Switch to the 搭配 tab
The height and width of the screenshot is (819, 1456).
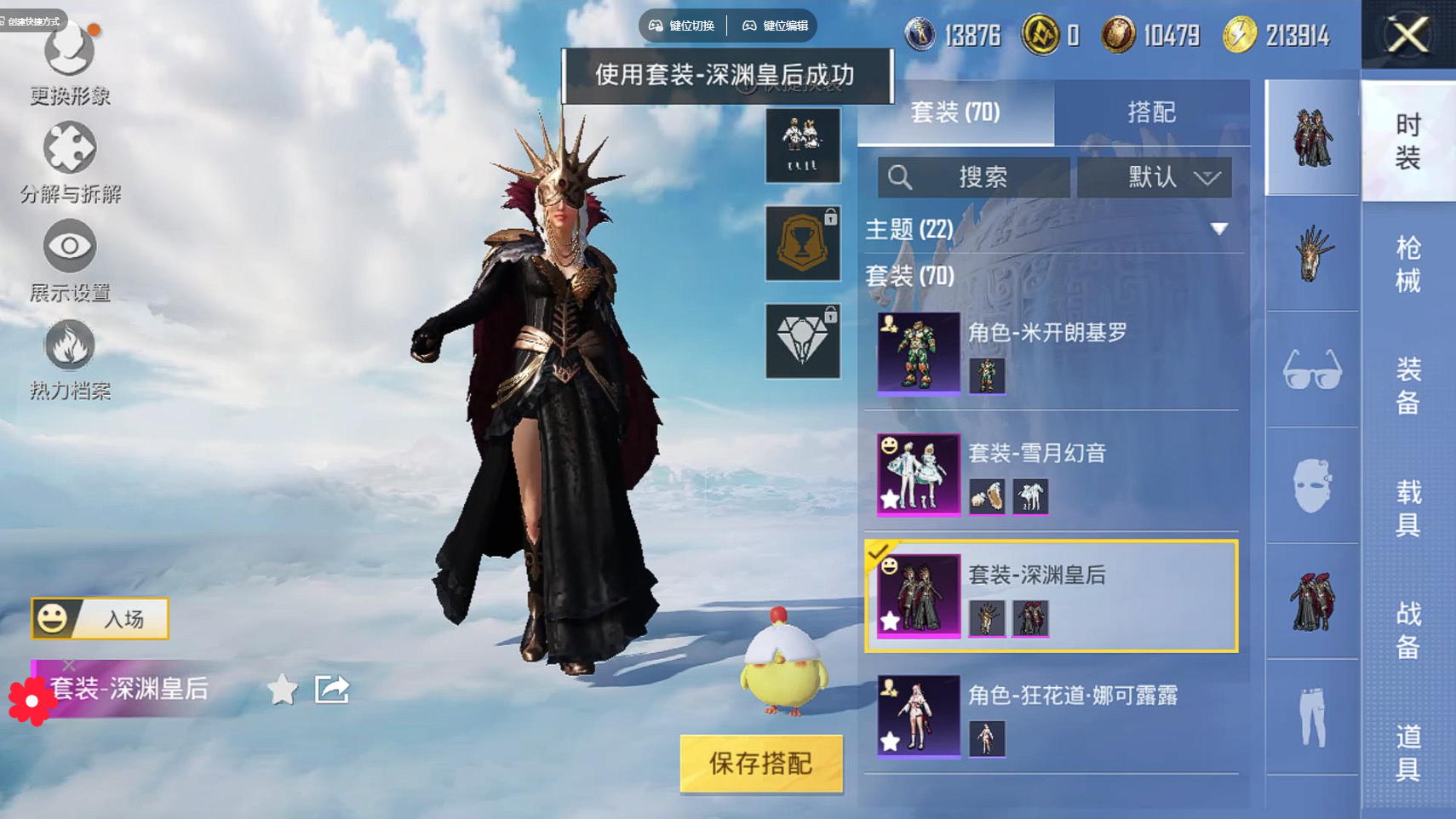1151,112
